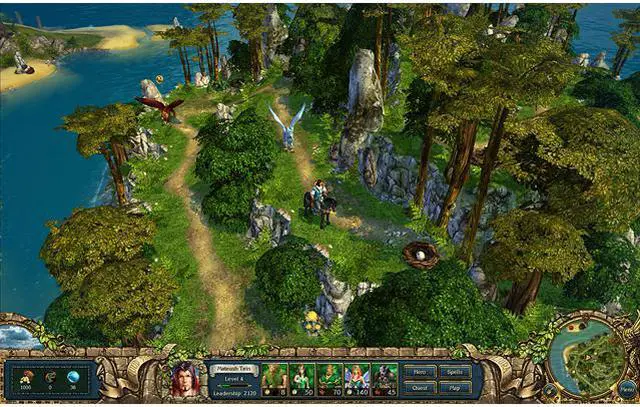Click the small round button left of minimap

tap(549, 387)
